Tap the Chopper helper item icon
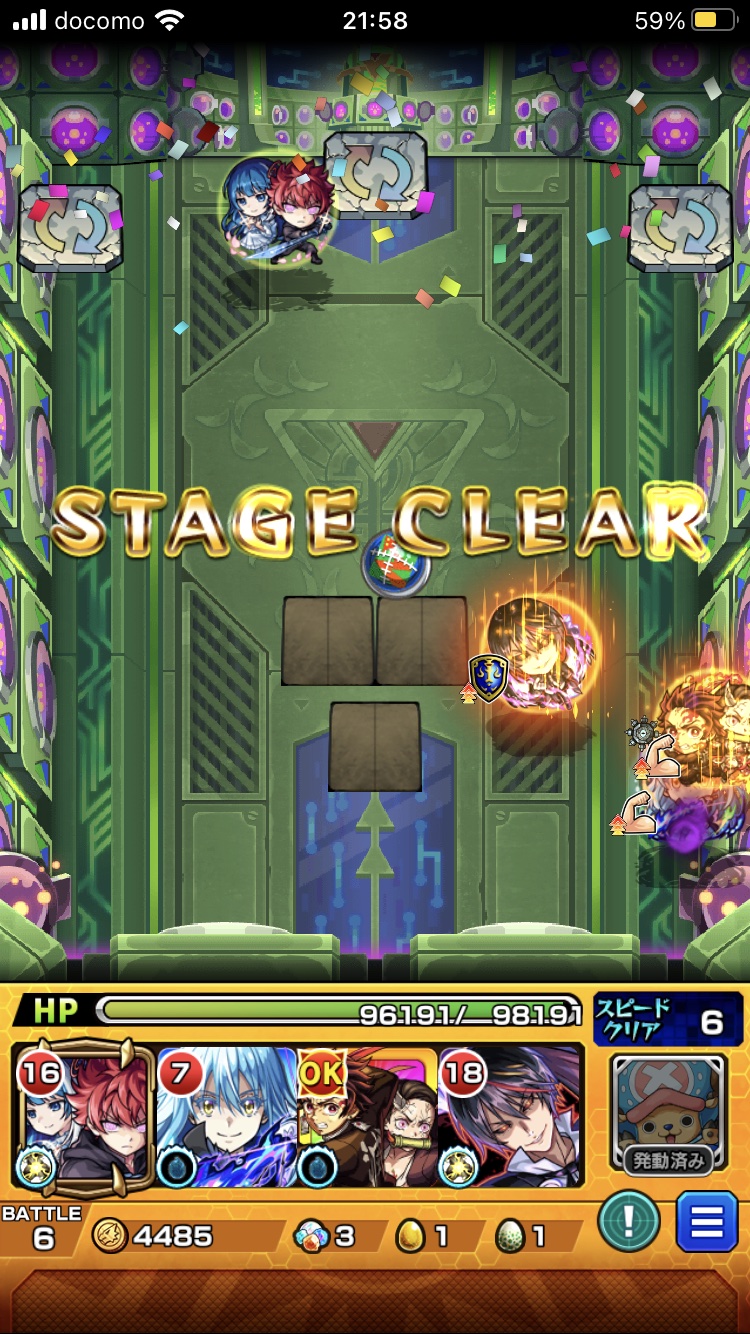Screen dimensions: 750x1334 tap(668, 1112)
